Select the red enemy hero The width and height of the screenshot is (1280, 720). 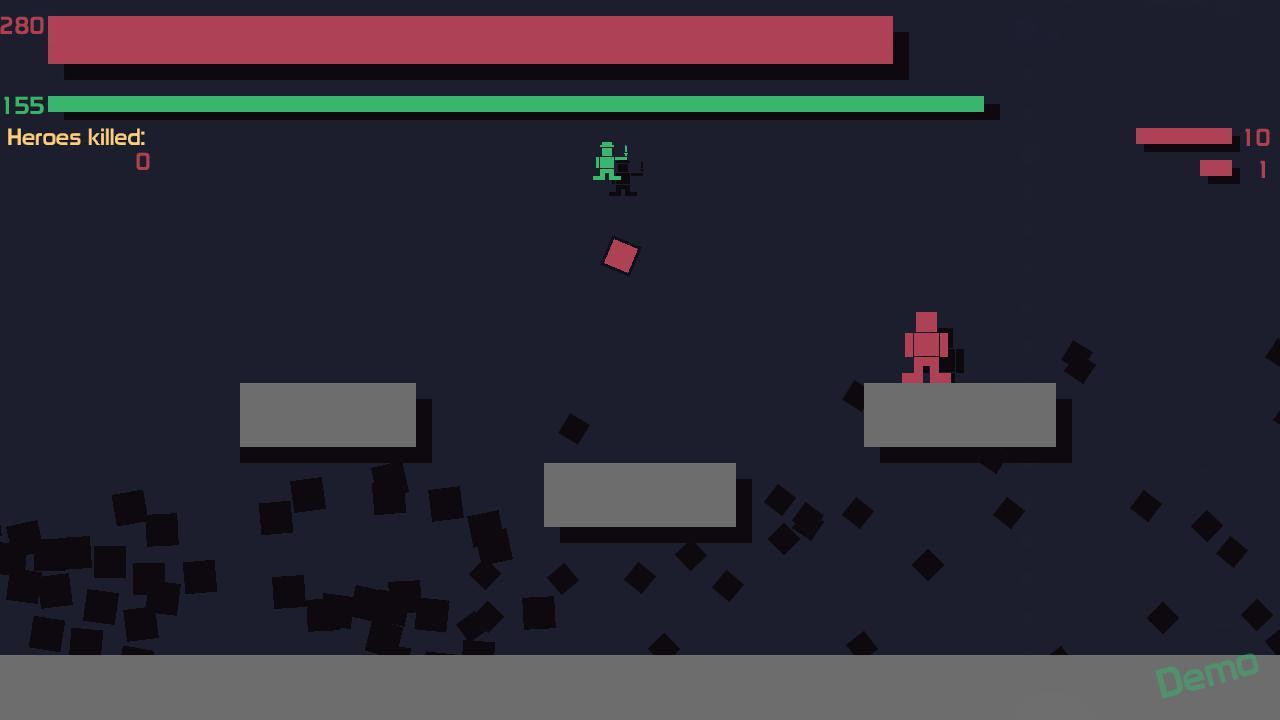click(x=925, y=345)
